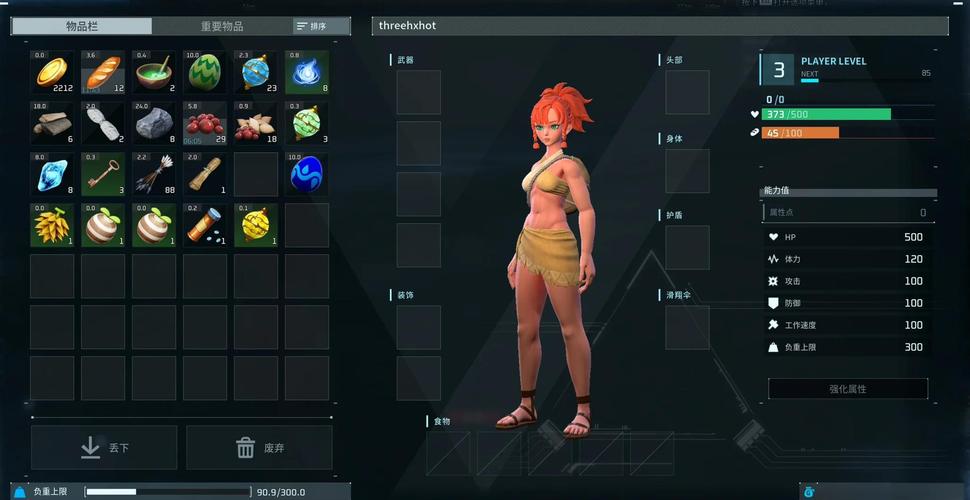Choose the red berries stack
970x500 pixels.
pos(205,123)
